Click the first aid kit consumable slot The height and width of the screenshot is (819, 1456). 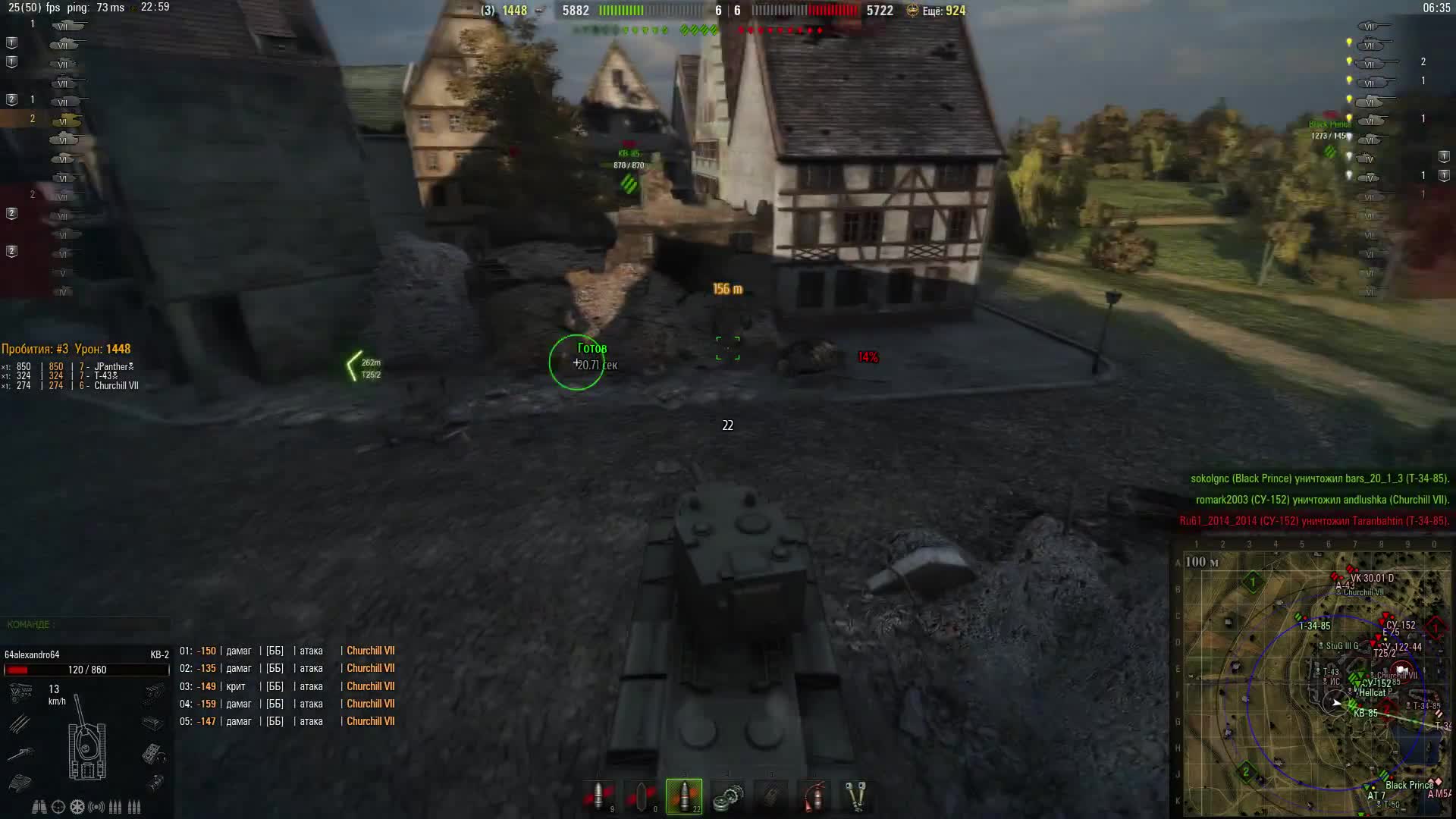coord(771,796)
